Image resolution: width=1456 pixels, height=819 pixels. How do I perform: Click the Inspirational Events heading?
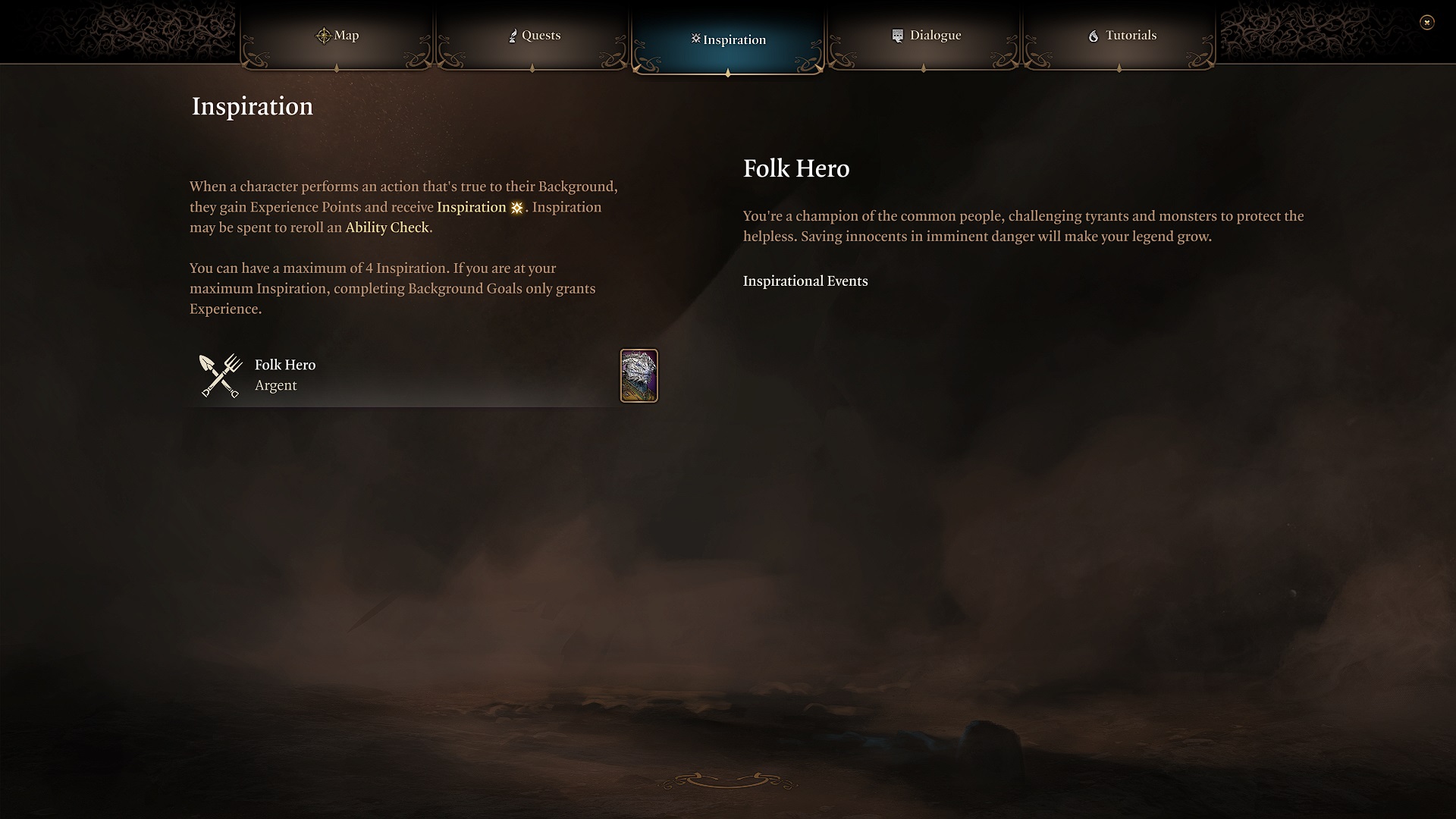click(805, 281)
